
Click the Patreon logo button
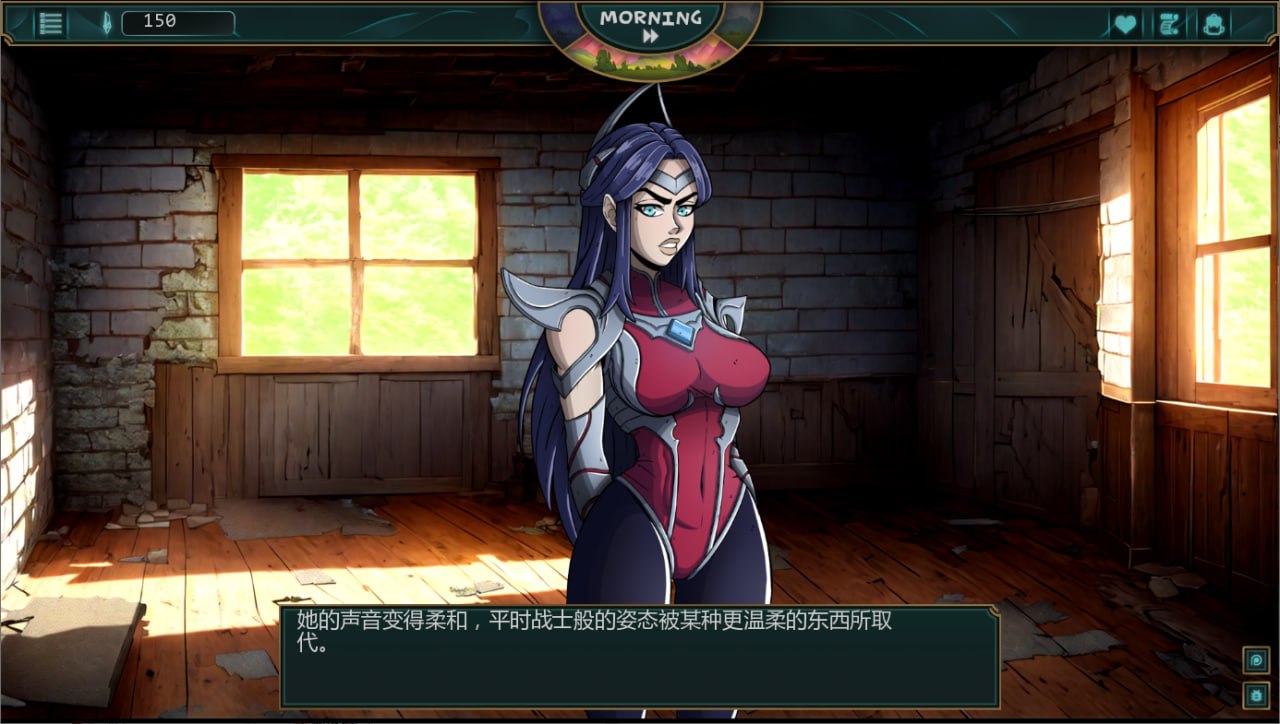[x=1256, y=660]
